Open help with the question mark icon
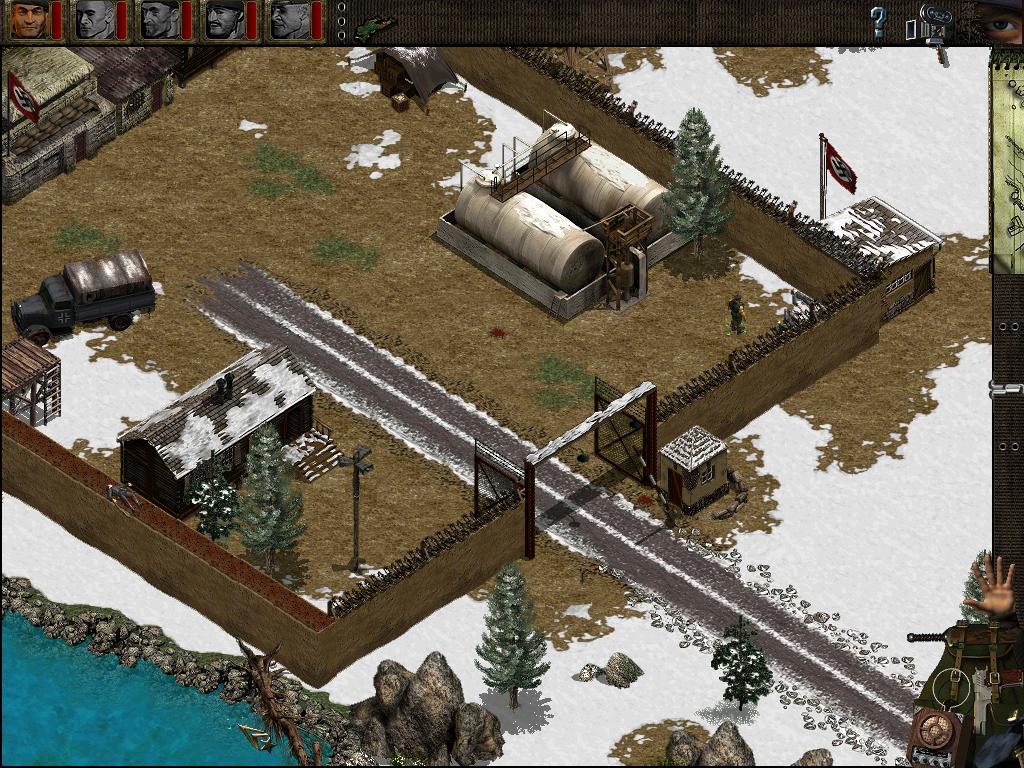 click(x=878, y=21)
